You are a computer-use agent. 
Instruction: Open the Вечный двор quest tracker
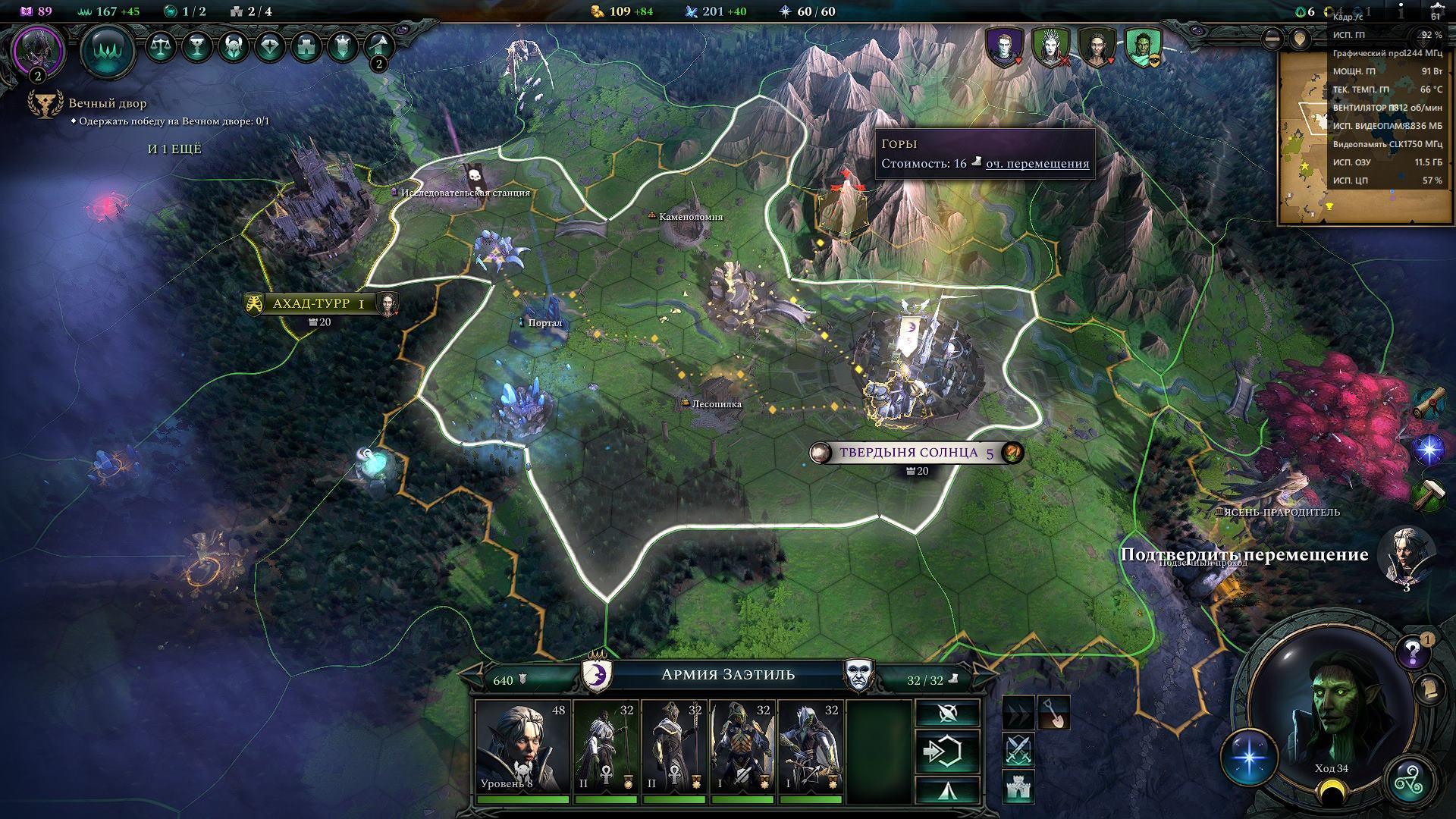click(x=108, y=104)
